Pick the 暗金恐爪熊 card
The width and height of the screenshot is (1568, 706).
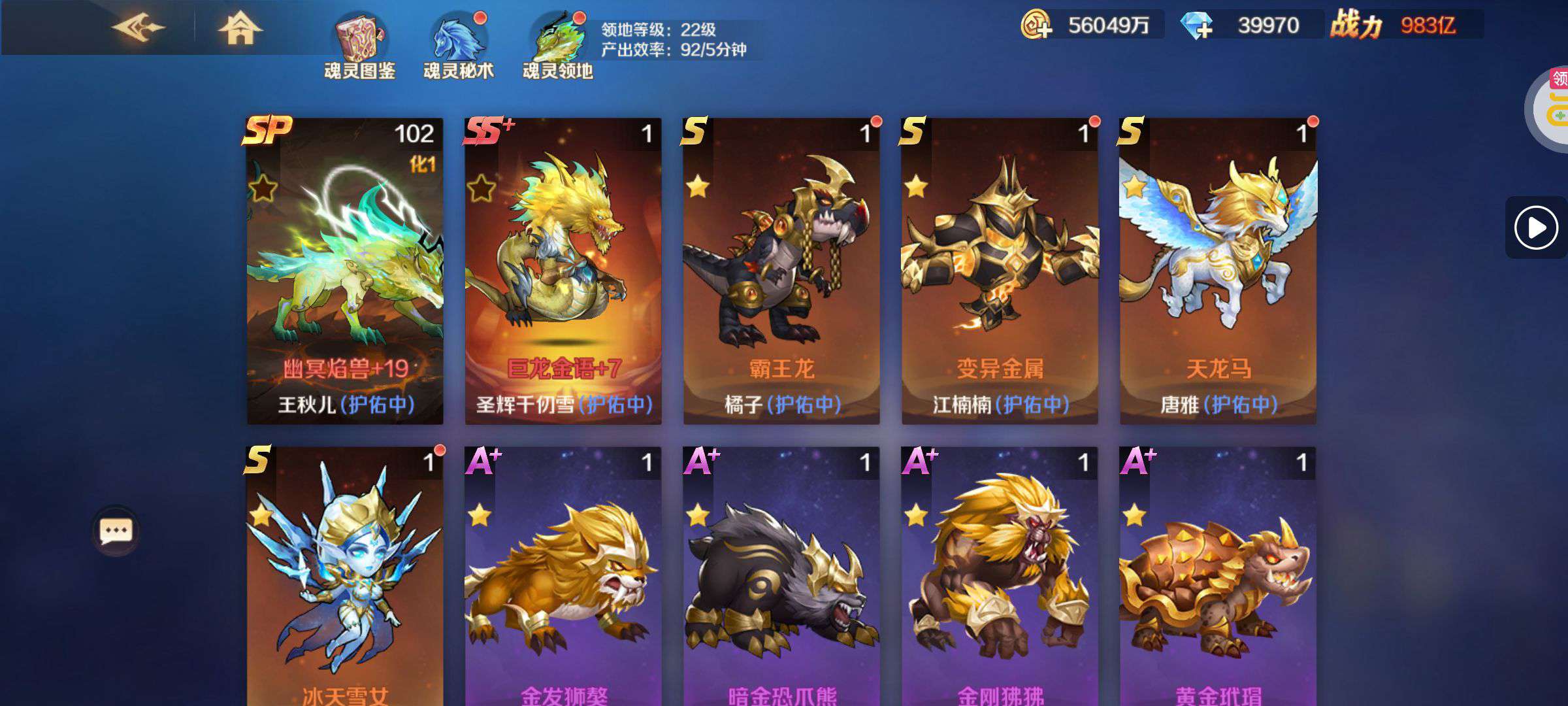coord(781,575)
